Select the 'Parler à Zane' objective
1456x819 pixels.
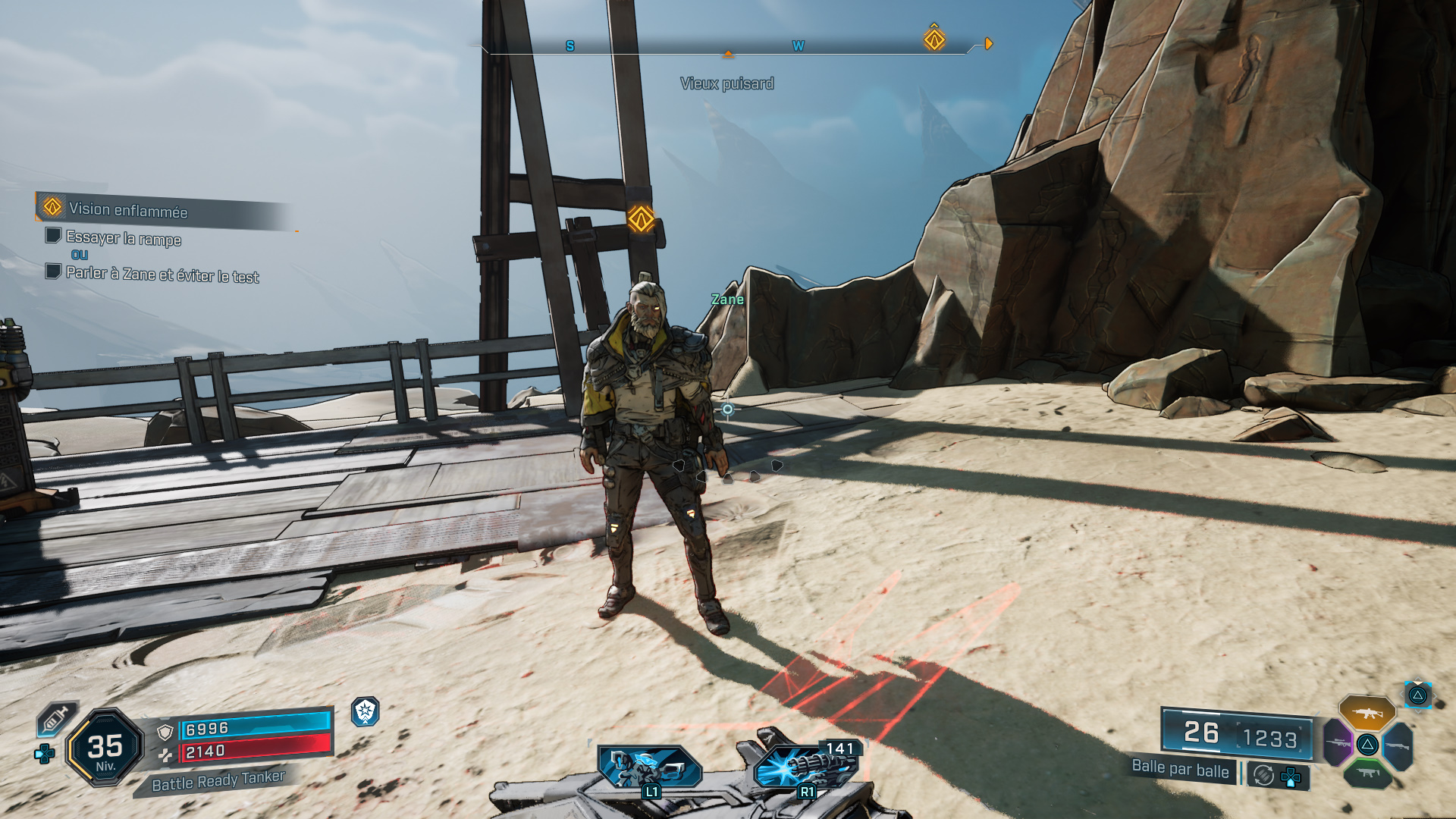162,275
